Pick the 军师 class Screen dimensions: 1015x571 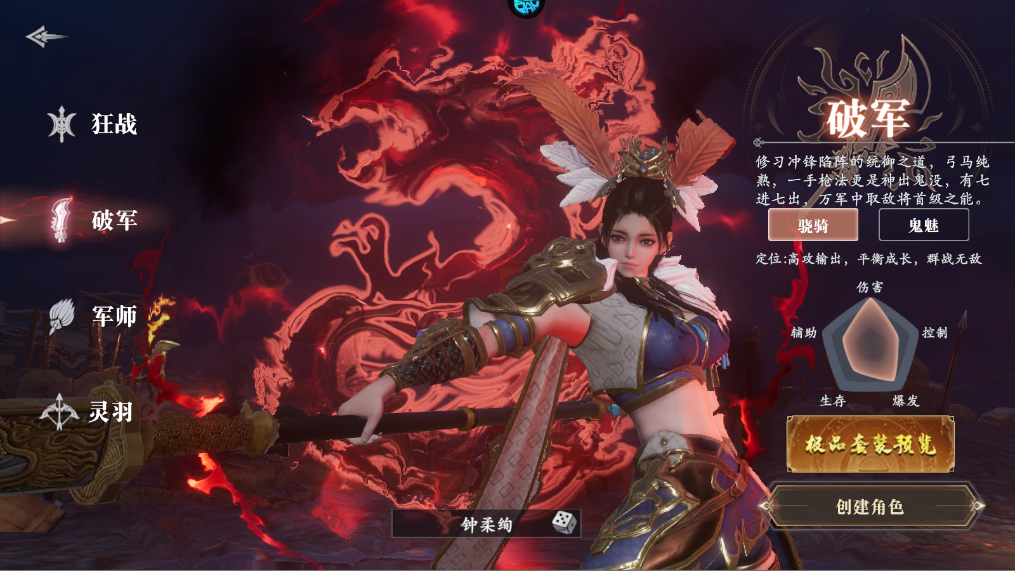[x=96, y=316]
